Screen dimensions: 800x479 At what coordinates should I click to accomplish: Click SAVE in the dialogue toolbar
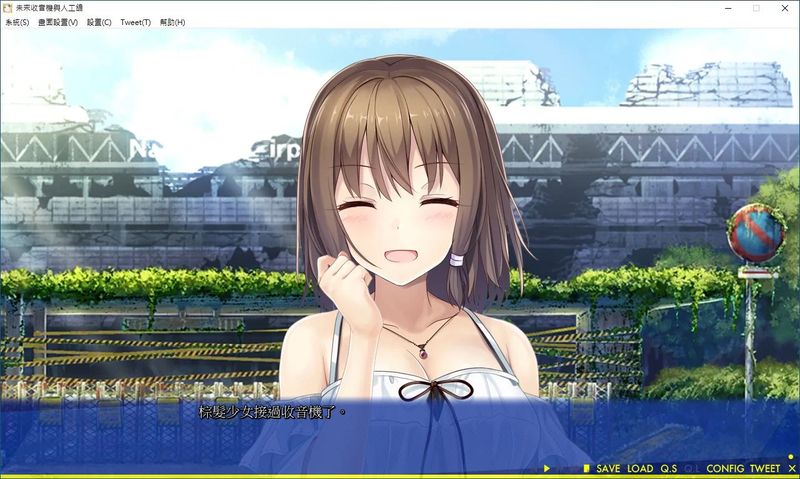coord(608,468)
